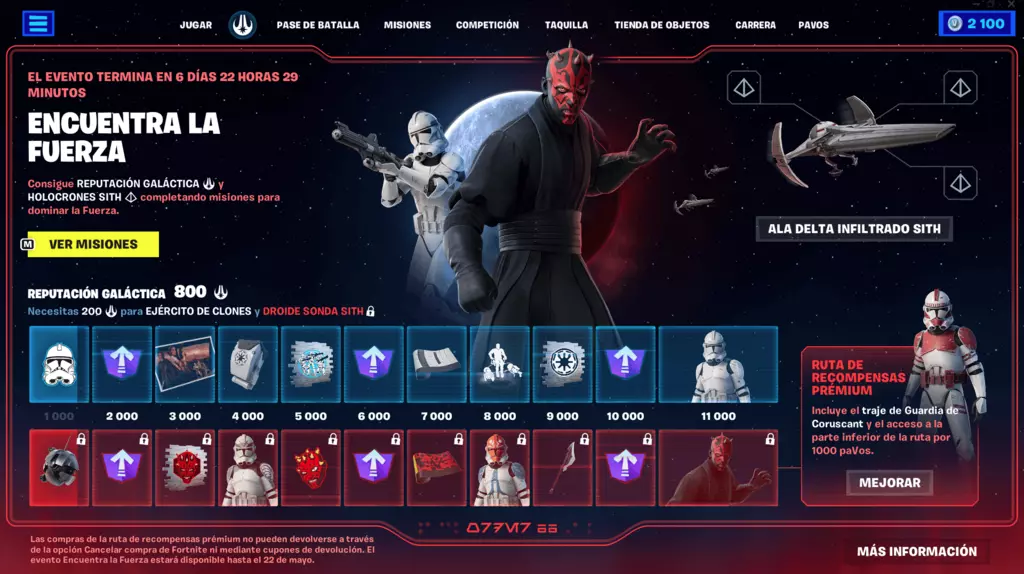The image size is (1024, 574).
Task: Open the hamburger main menu
Action: 37,24
